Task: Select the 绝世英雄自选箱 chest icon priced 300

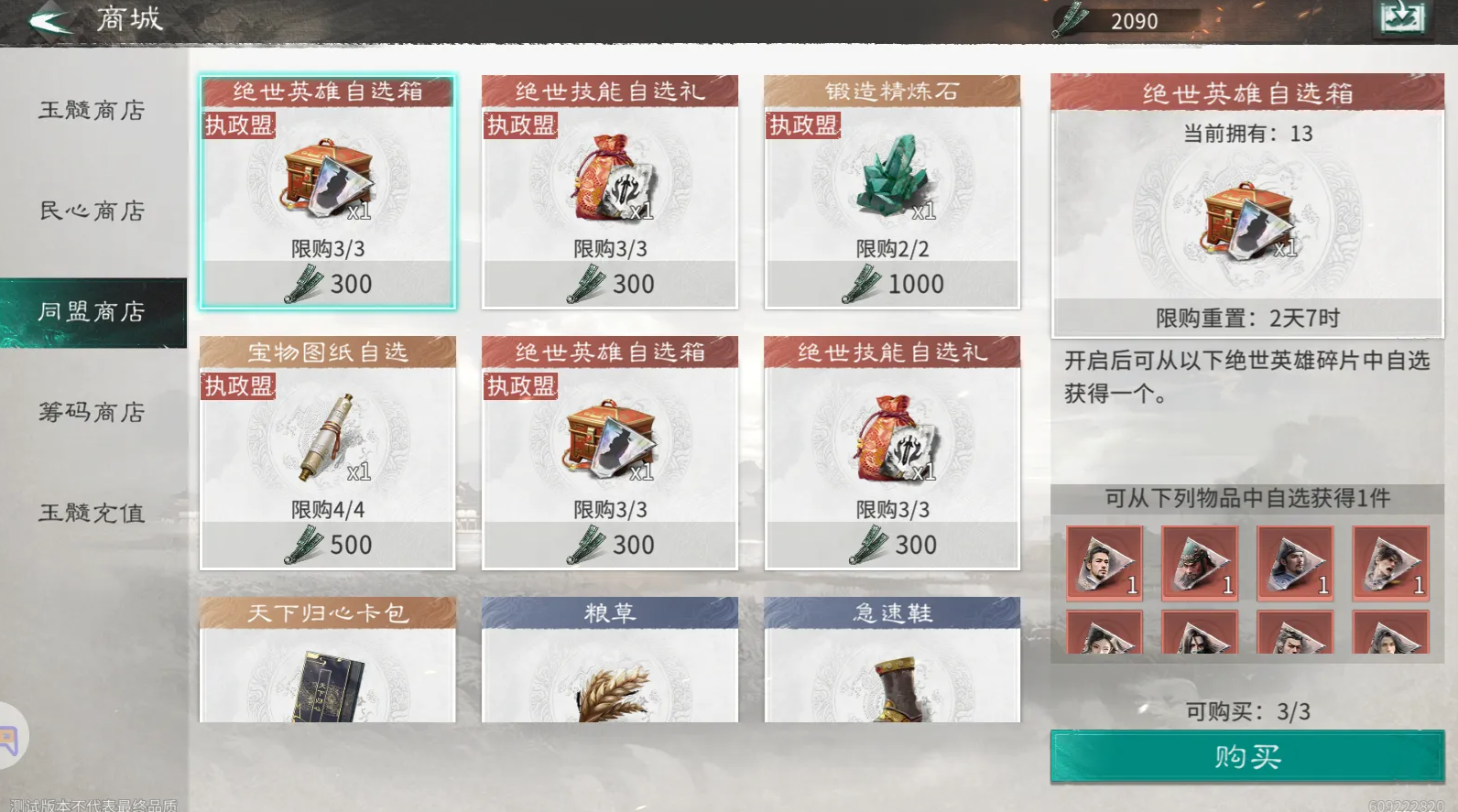Action: tap(328, 183)
